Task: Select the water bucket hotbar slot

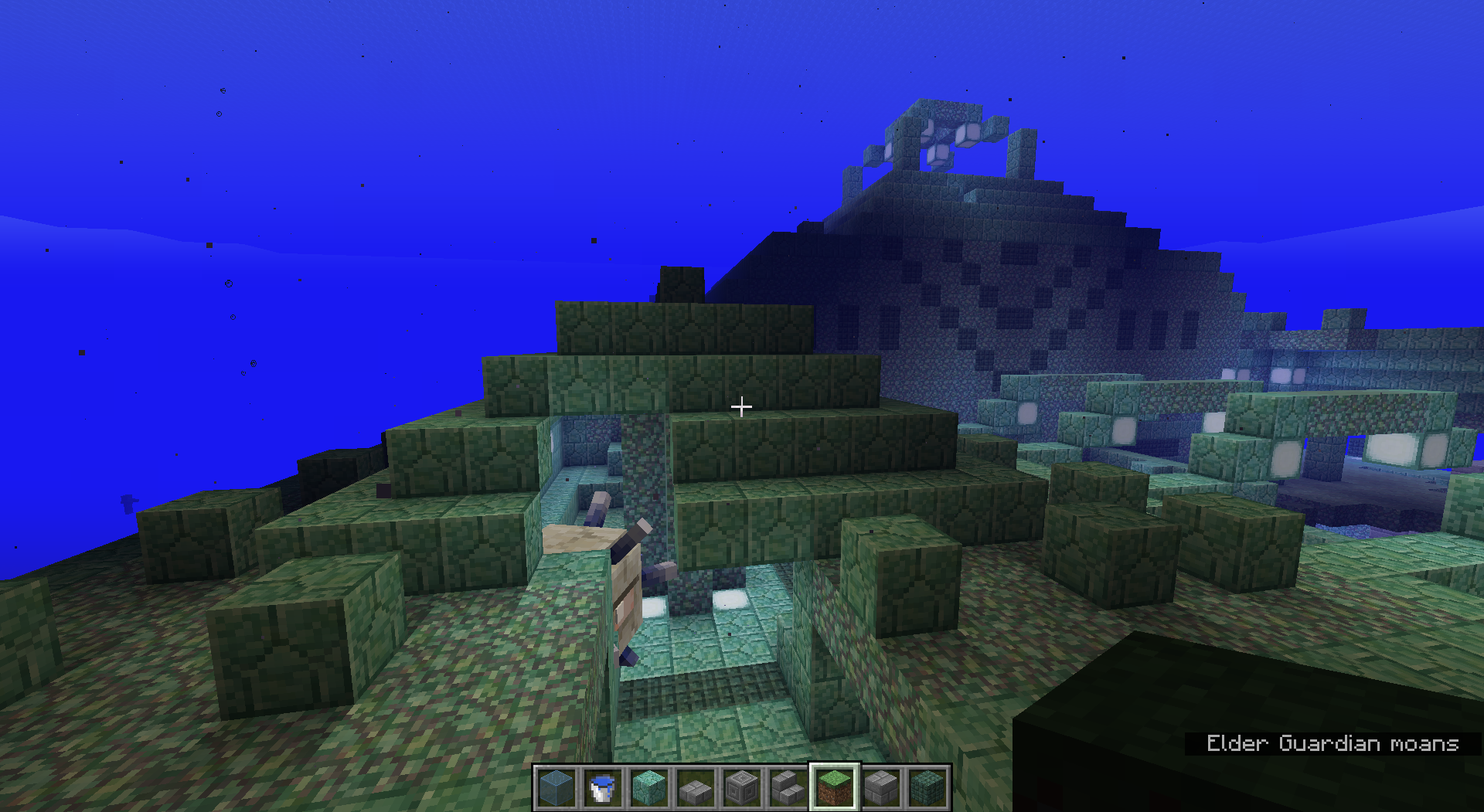Action: pyautogui.click(x=602, y=787)
